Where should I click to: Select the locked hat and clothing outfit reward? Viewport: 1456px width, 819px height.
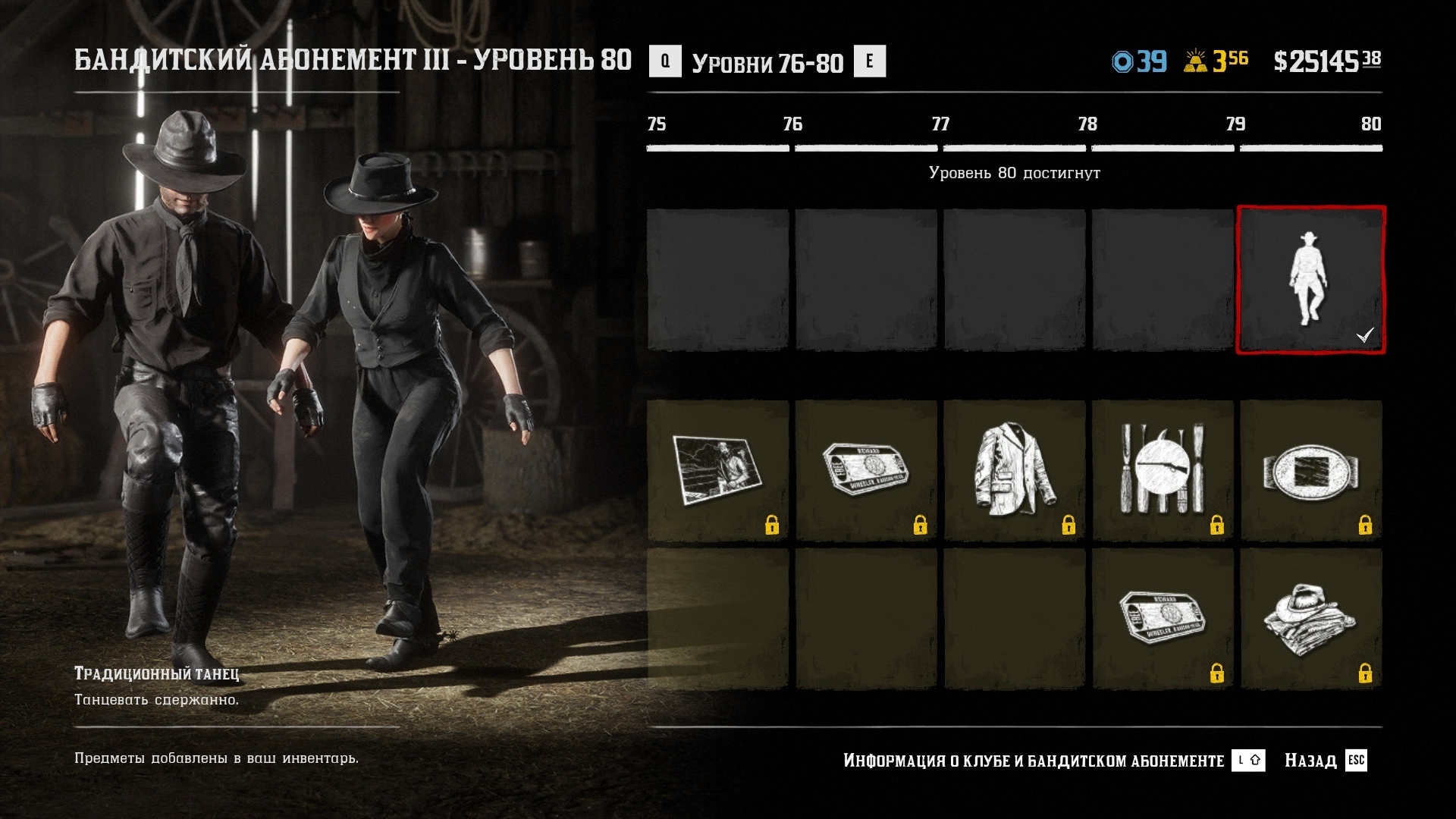pos(1310,619)
